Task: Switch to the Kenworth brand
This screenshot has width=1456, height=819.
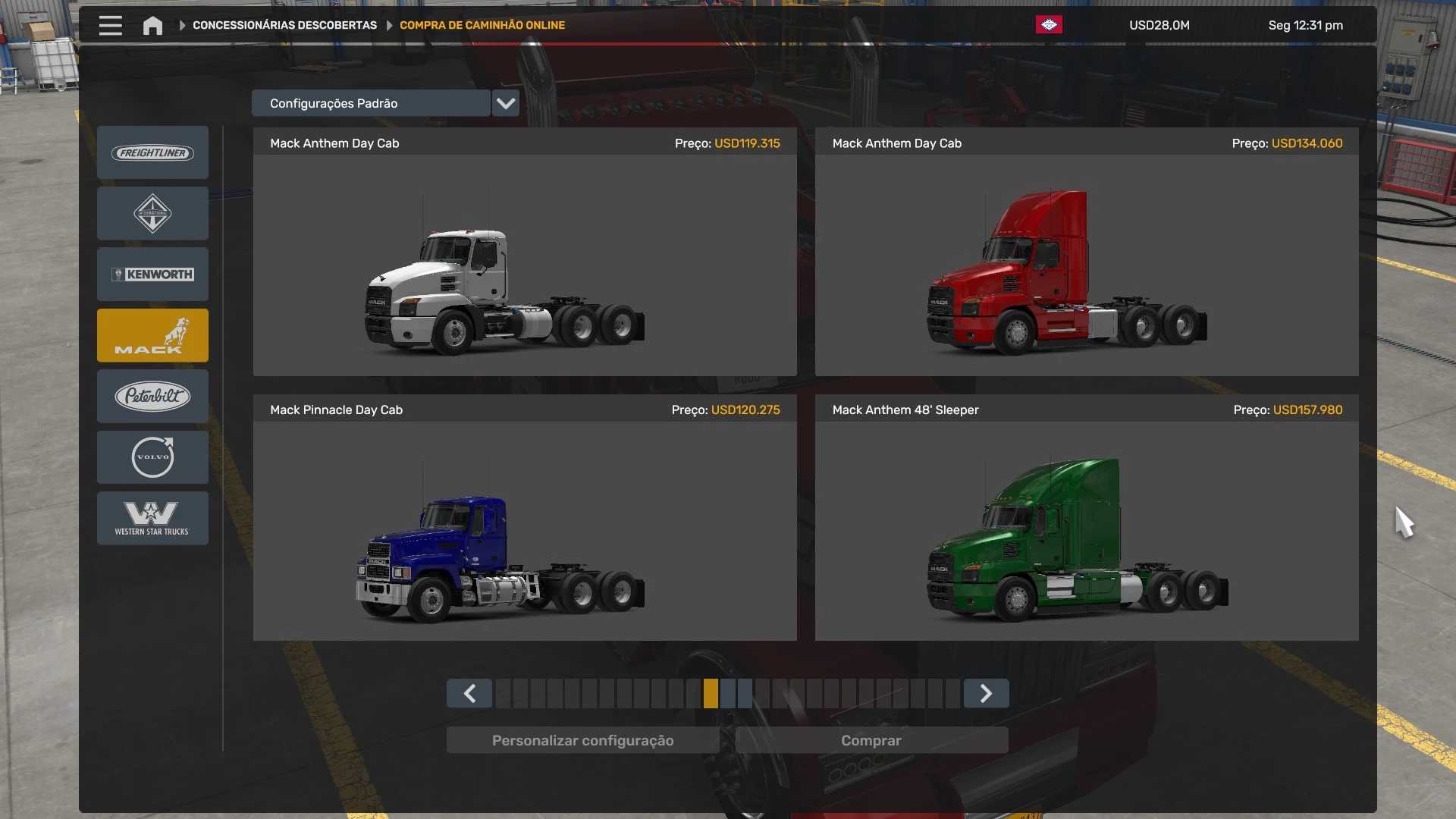Action: pyautogui.click(x=152, y=275)
